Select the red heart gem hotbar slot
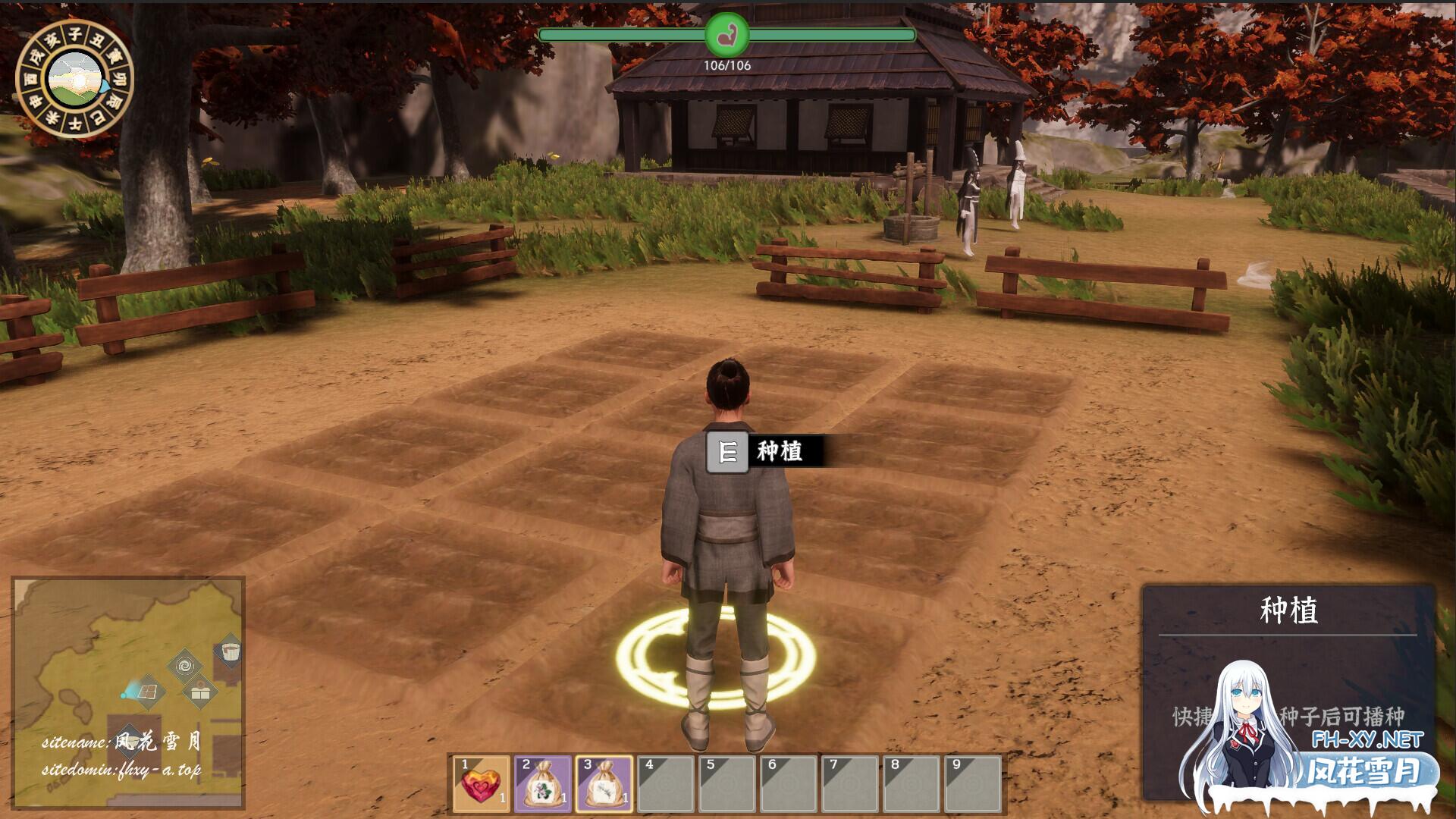Viewport: 1456px width, 819px height. tap(482, 784)
